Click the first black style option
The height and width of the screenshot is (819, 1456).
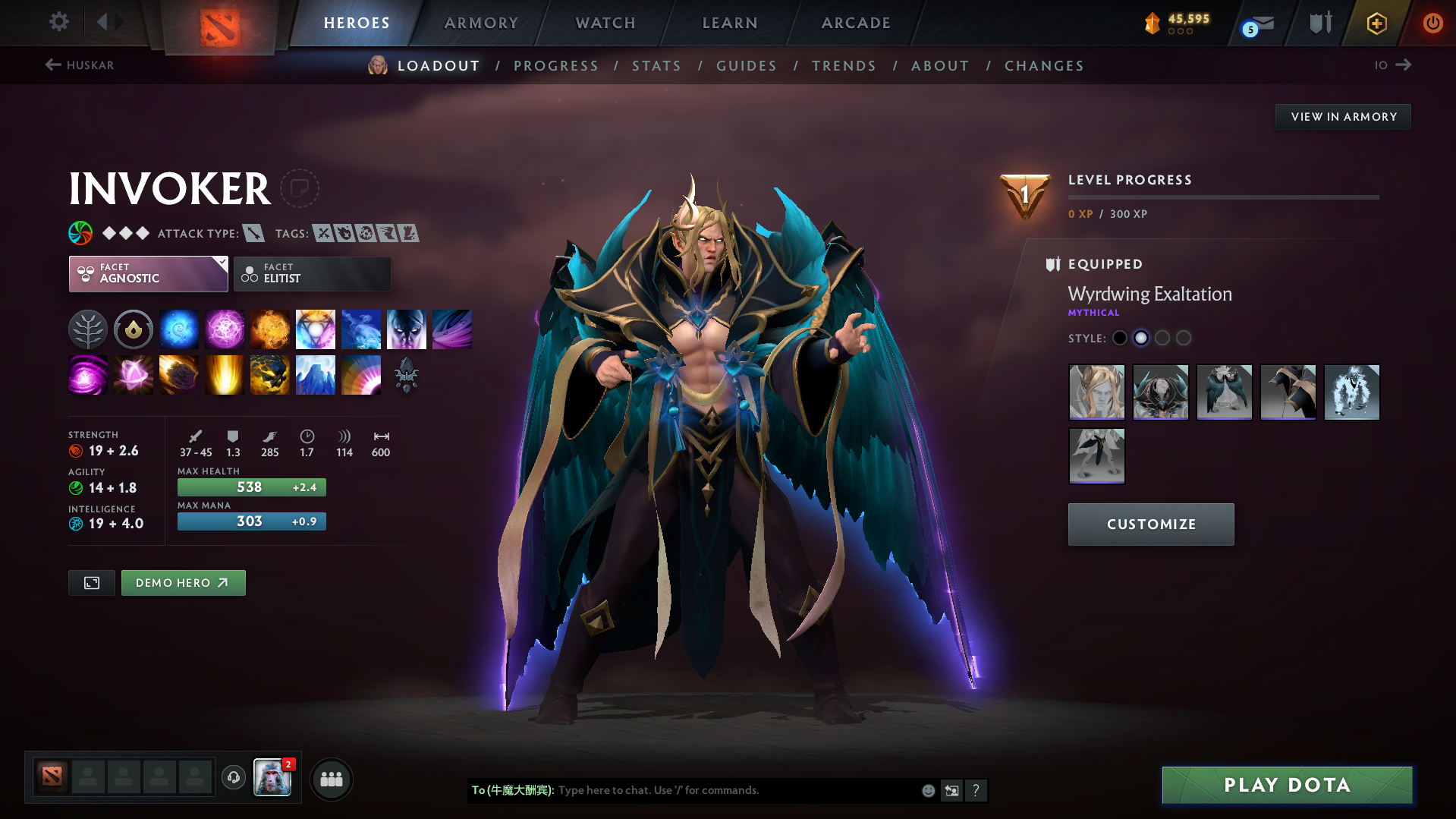pos(1120,338)
